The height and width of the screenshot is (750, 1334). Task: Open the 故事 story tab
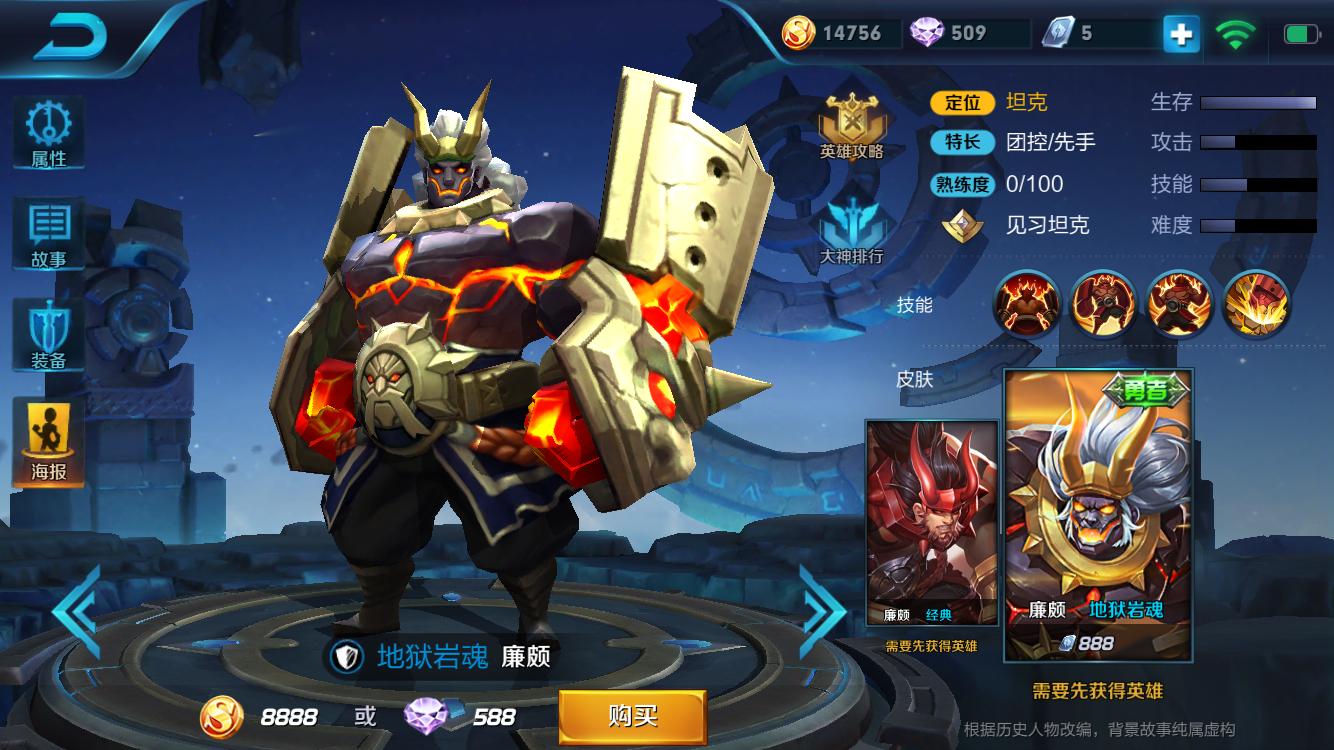[48, 233]
